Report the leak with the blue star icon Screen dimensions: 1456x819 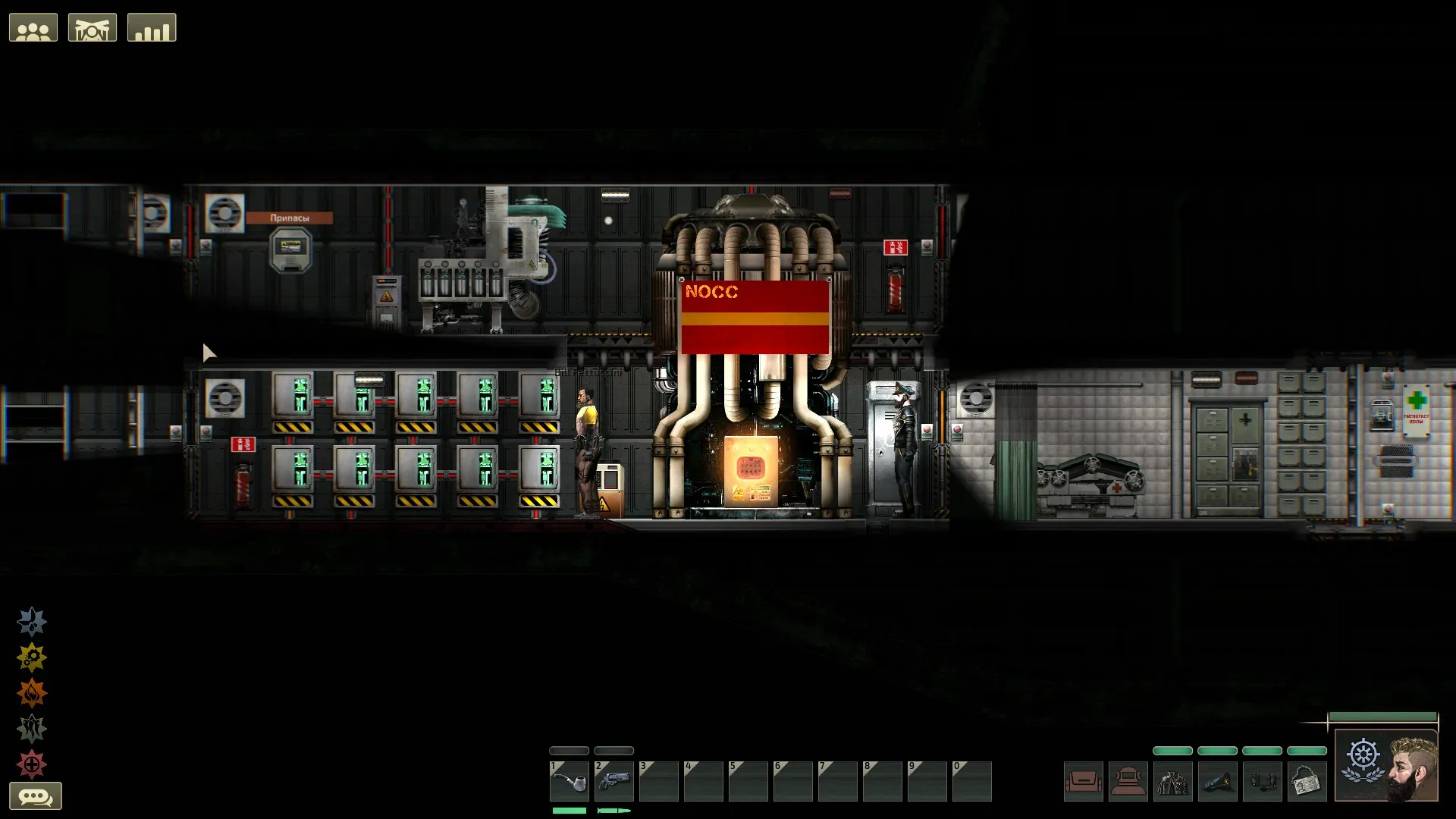coord(32,622)
